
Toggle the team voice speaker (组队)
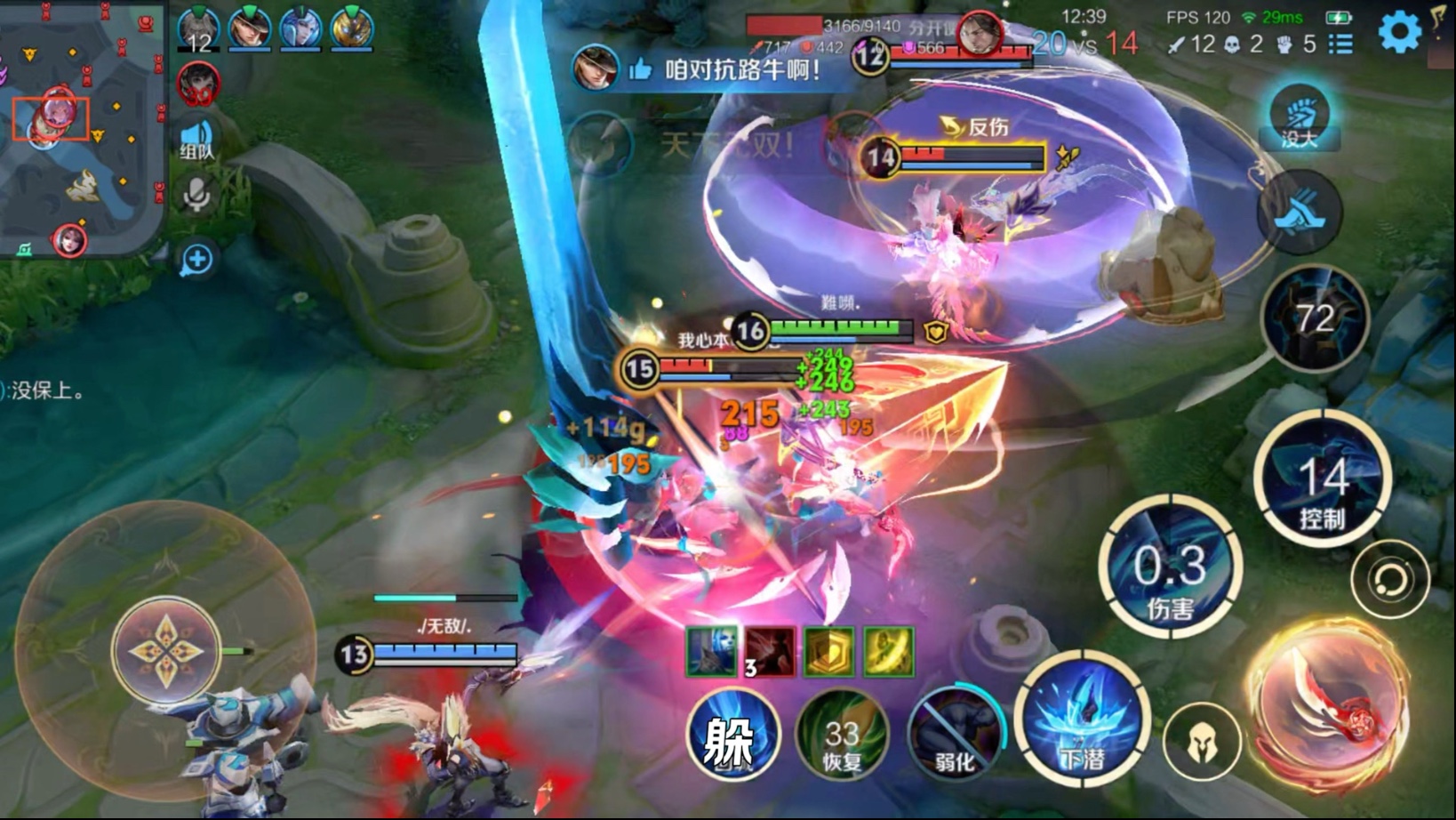196,141
